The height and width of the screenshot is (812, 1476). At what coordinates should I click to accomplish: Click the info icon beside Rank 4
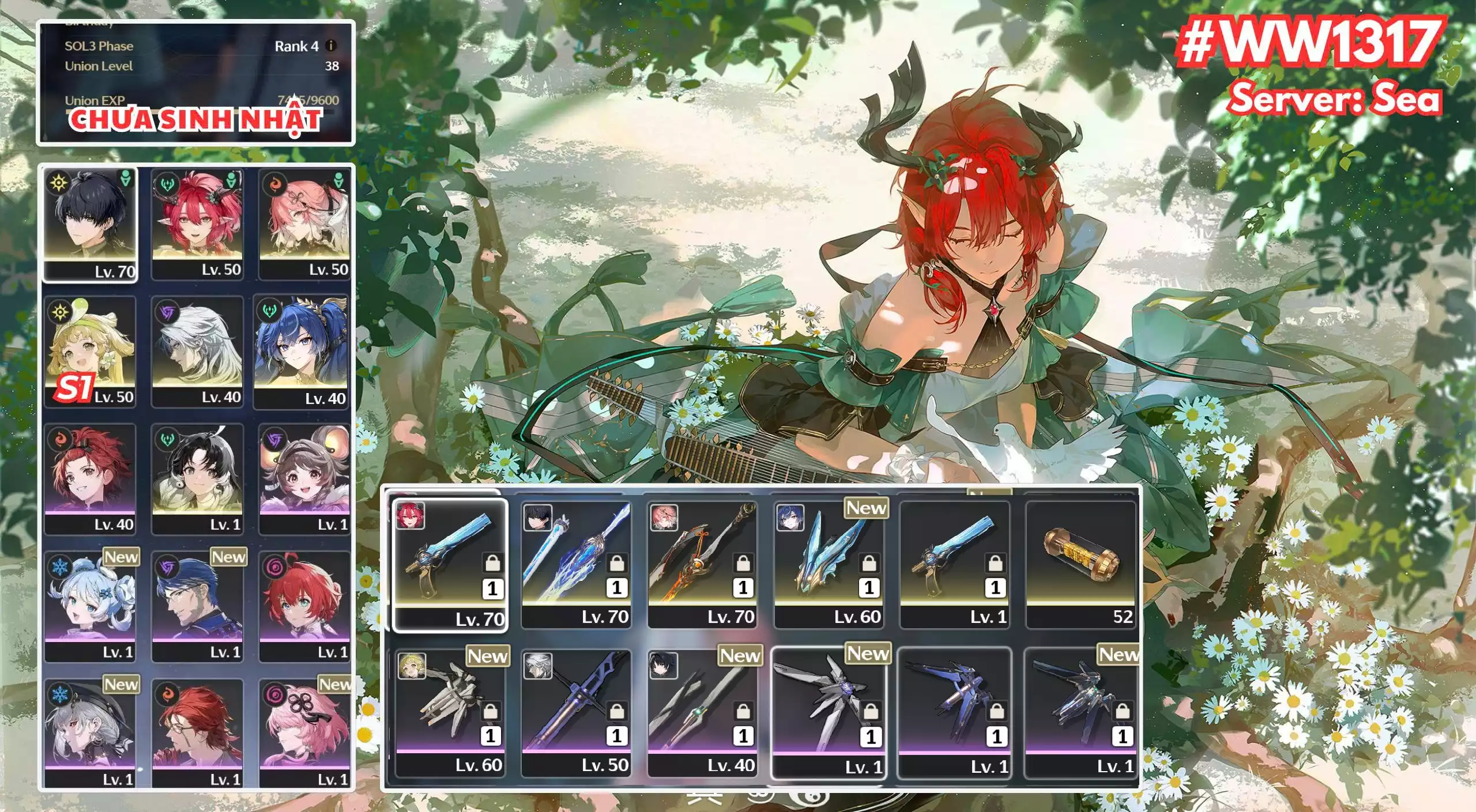click(331, 46)
